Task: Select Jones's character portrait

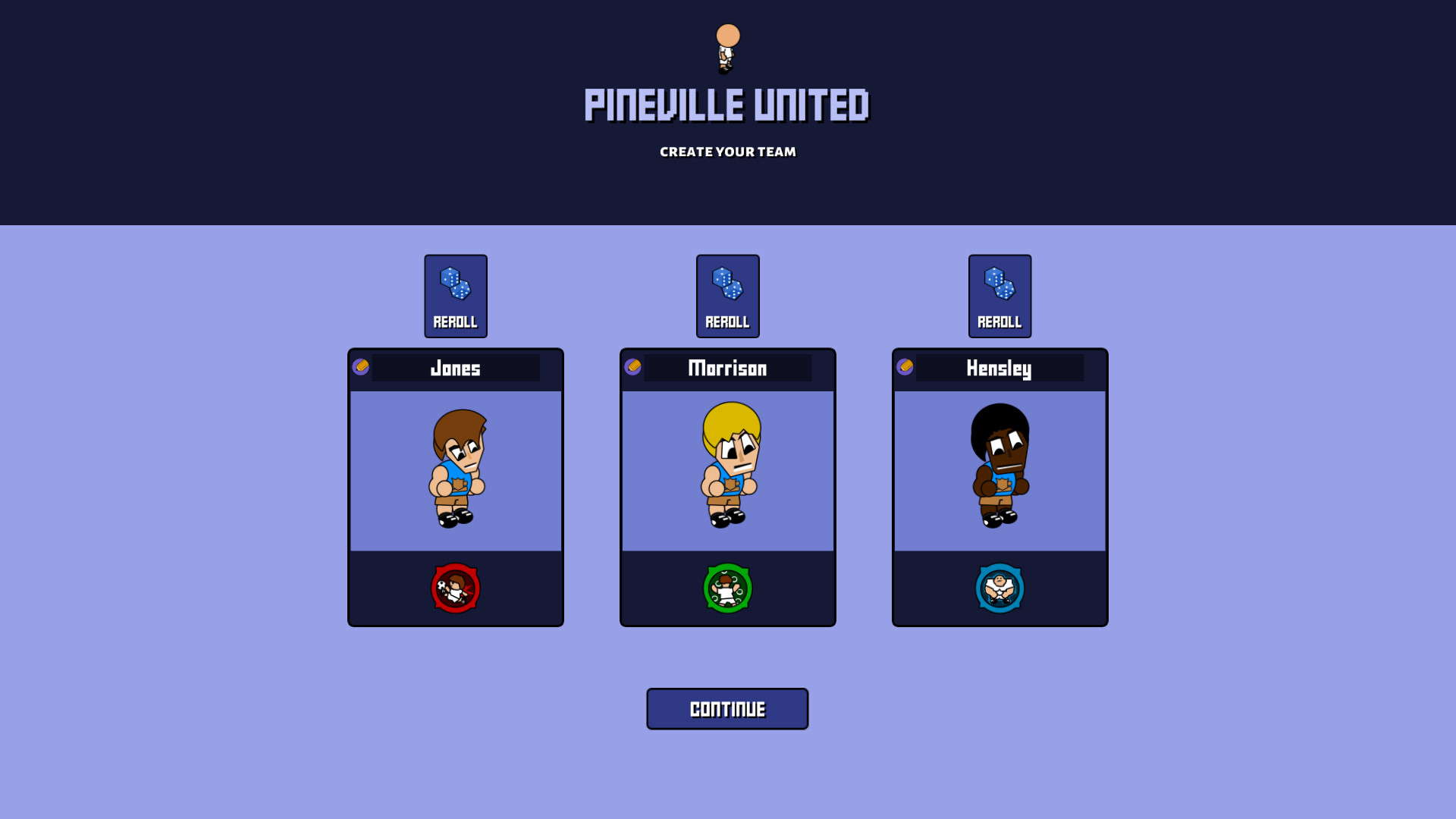Action: (x=455, y=469)
